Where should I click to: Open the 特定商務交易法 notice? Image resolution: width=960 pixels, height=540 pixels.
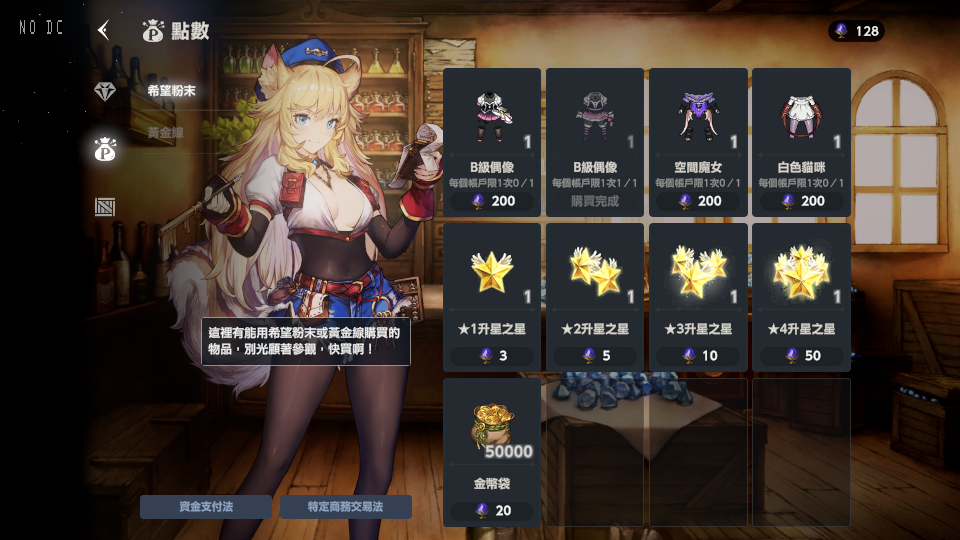pos(346,507)
